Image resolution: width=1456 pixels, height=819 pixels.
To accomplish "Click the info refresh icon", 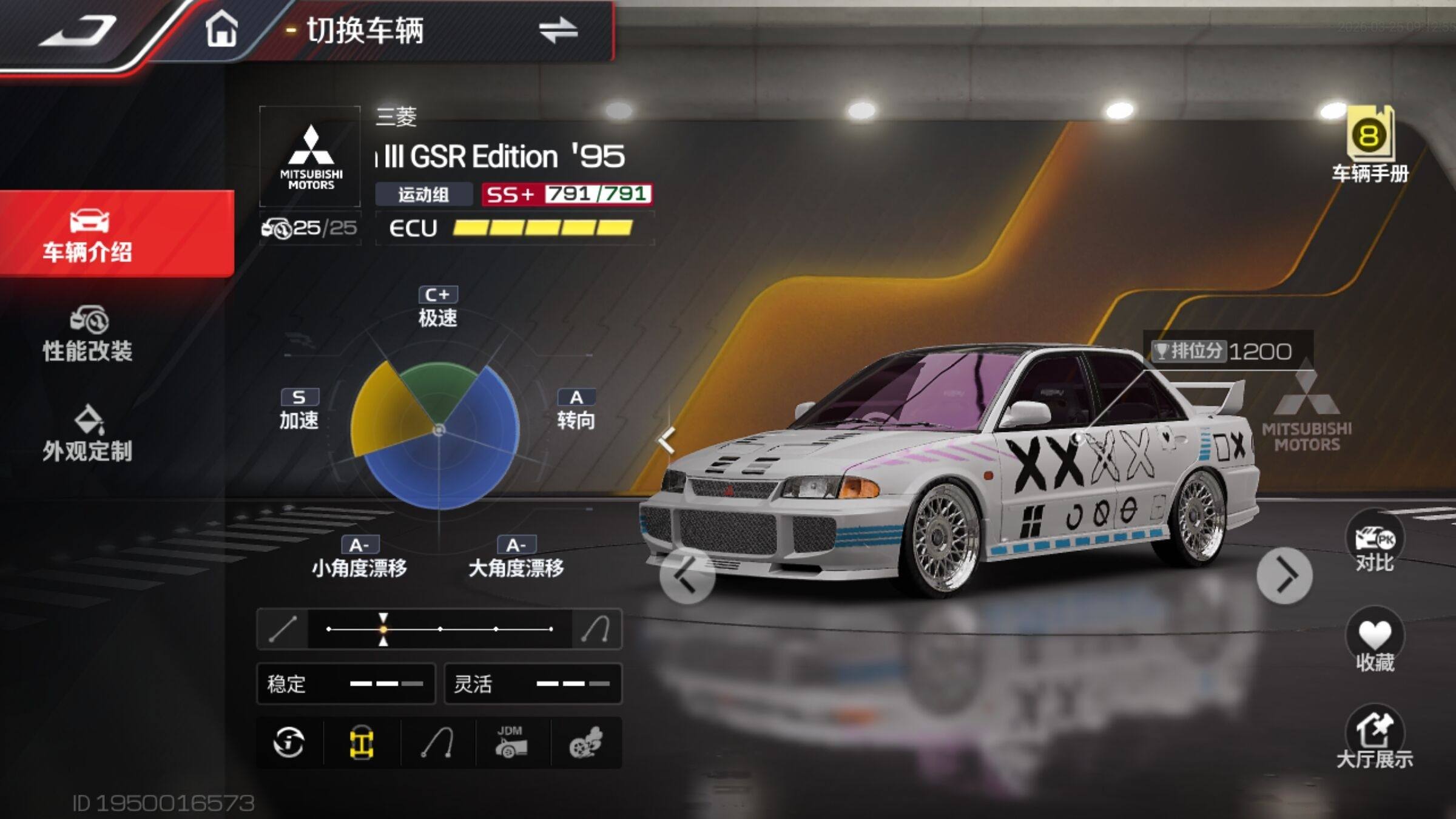I will (x=289, y=743).
